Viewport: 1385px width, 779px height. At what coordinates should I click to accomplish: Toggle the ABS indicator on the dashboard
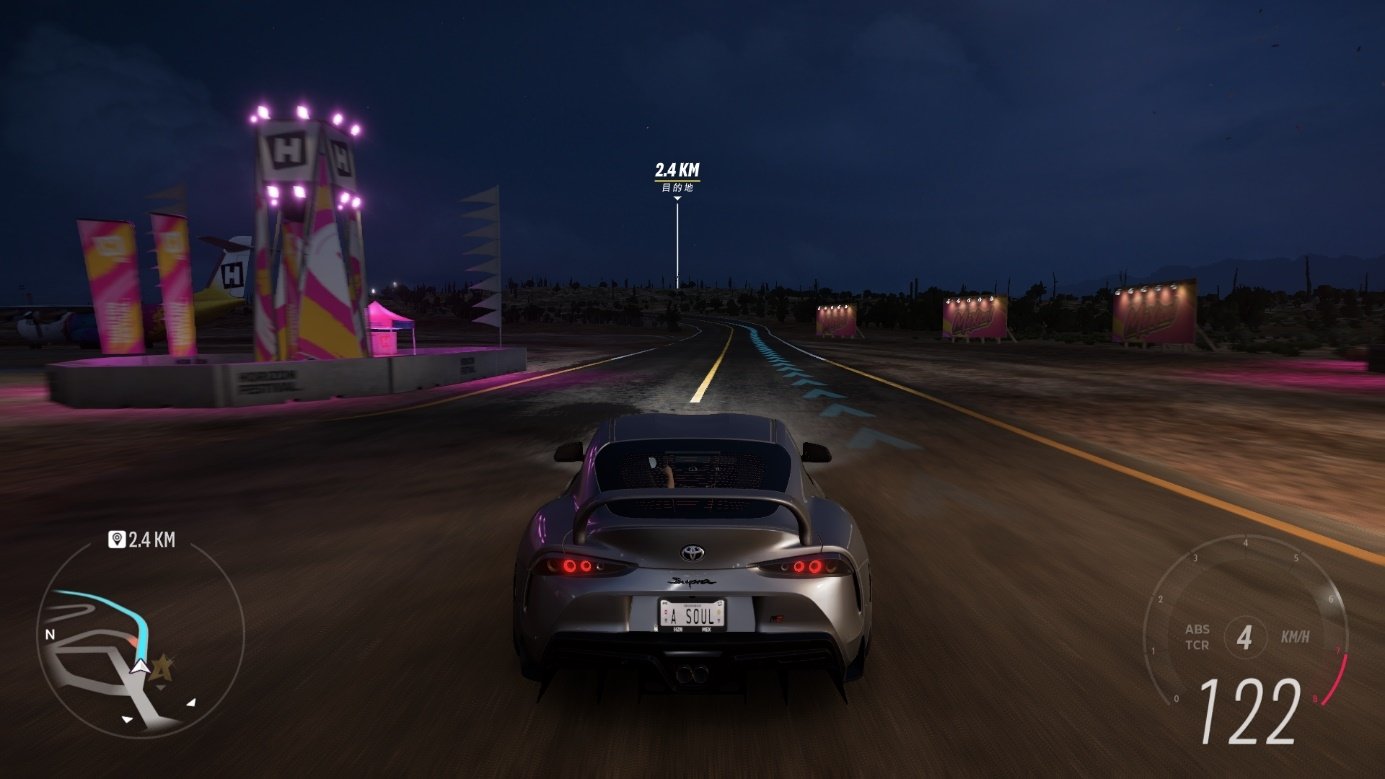point(1198,628)
